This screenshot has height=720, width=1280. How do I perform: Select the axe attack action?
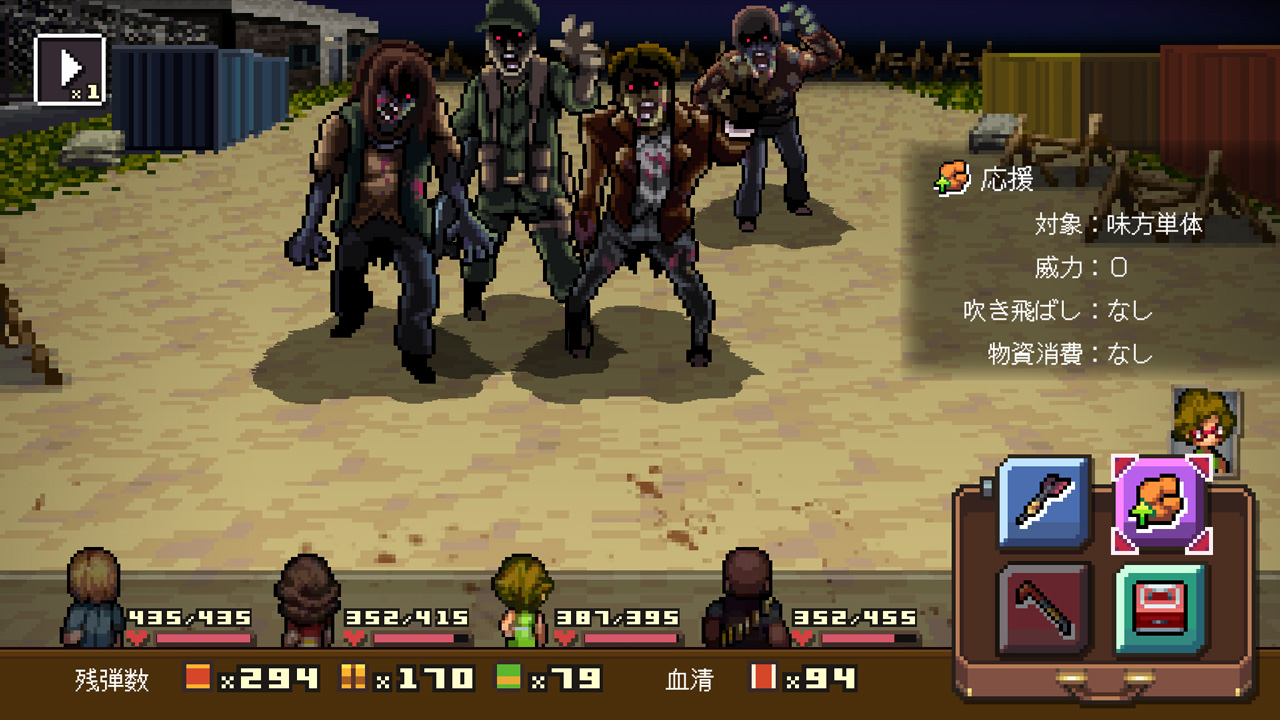[x=1044, y=501]
